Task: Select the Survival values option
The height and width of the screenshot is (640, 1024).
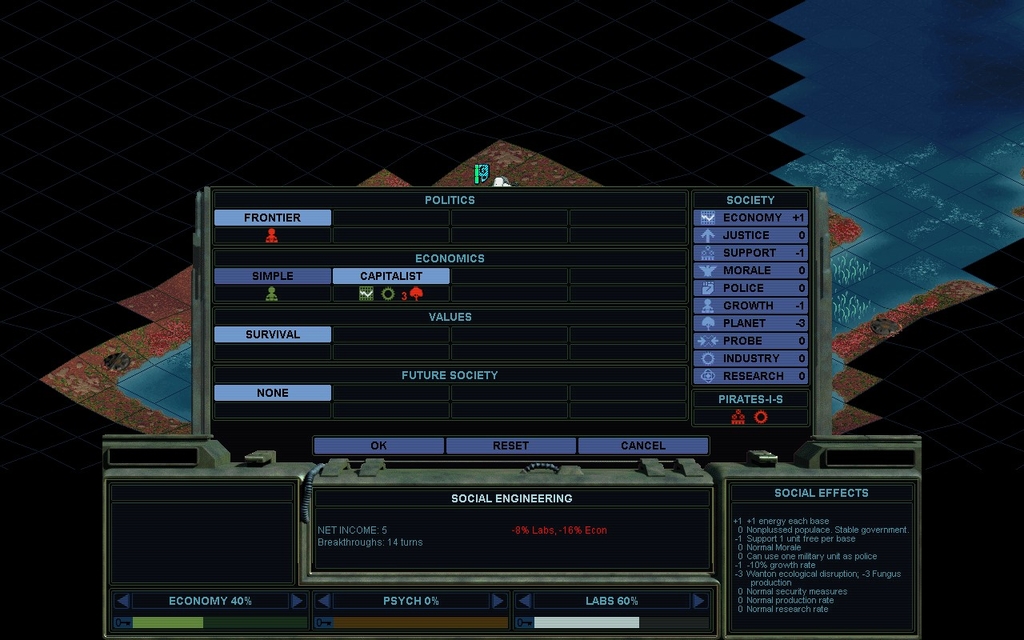Action: pyautogui.click(x=272, y=335)
